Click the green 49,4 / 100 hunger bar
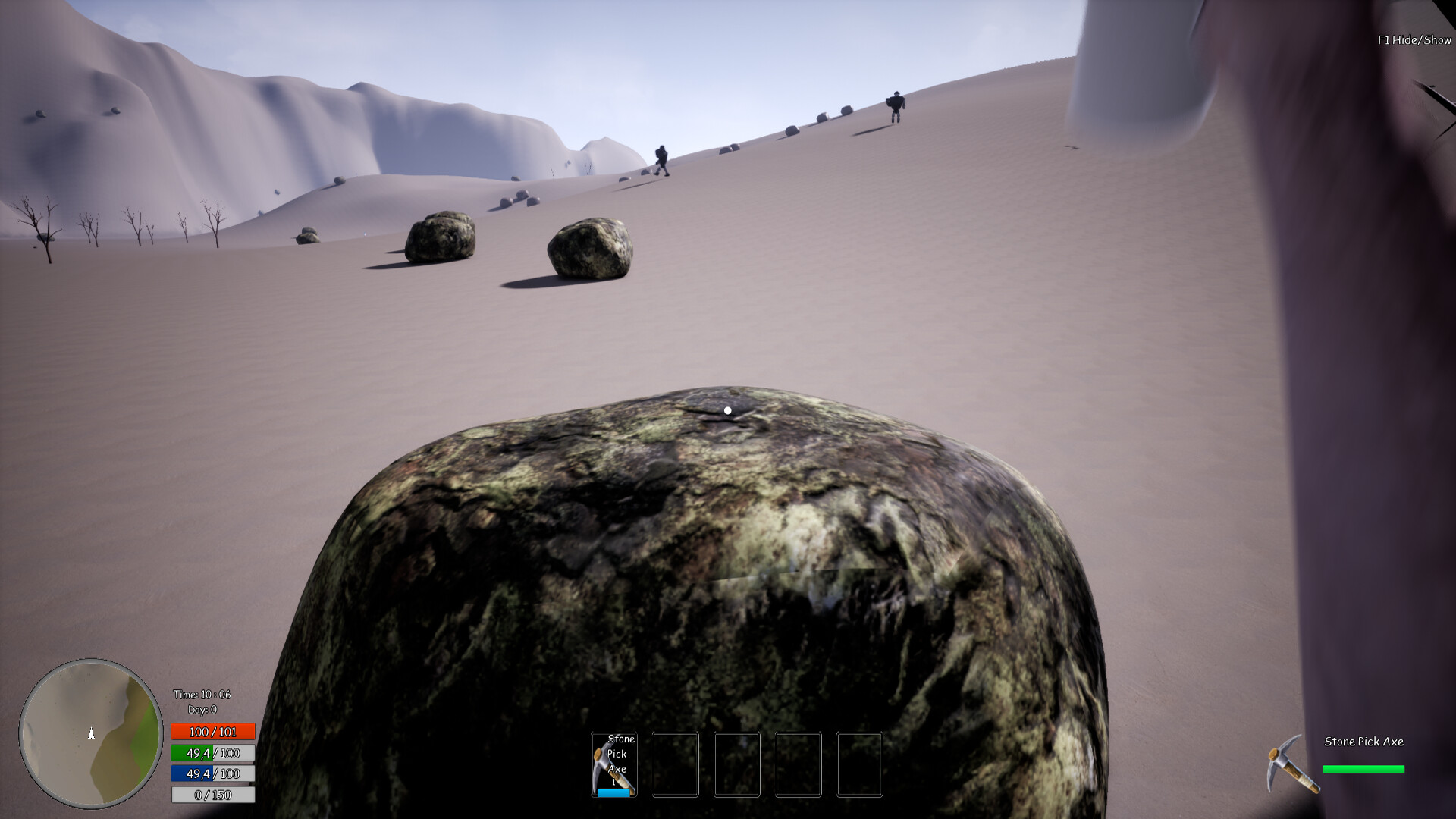Screen dimensions: 1456x819 212,753
